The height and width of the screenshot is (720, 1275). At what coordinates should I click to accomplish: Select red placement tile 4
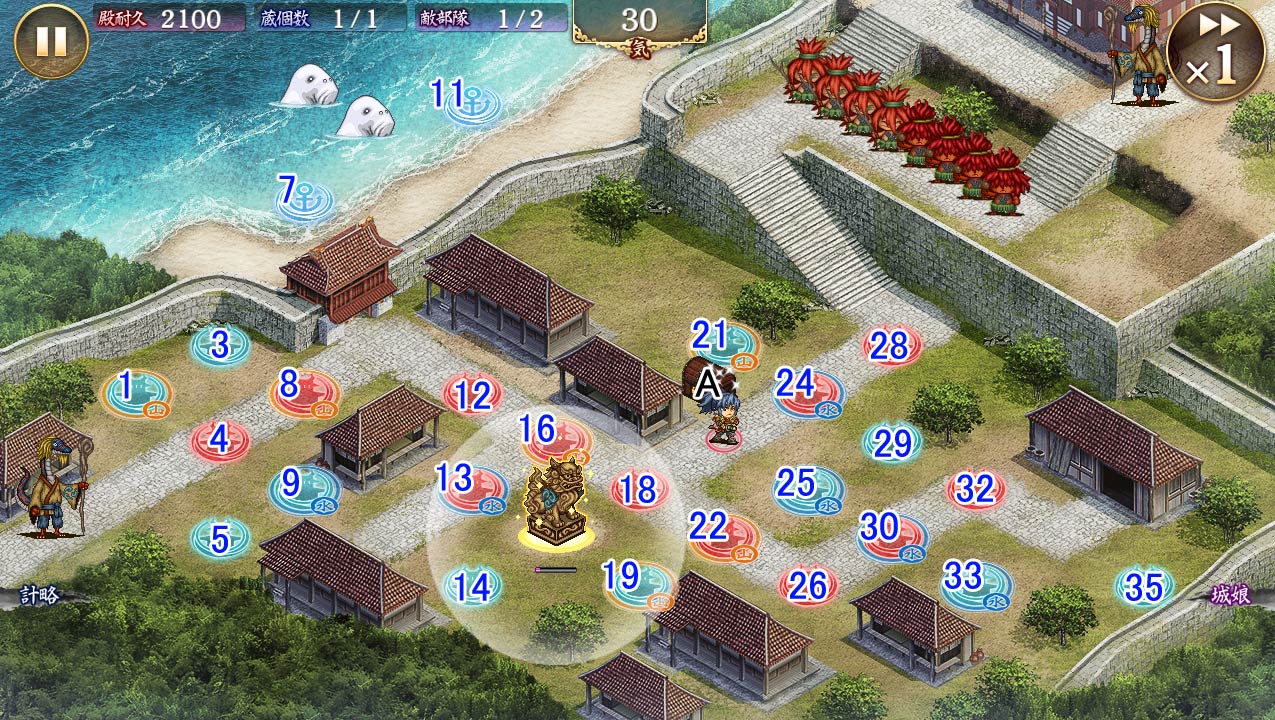(220, 440)
